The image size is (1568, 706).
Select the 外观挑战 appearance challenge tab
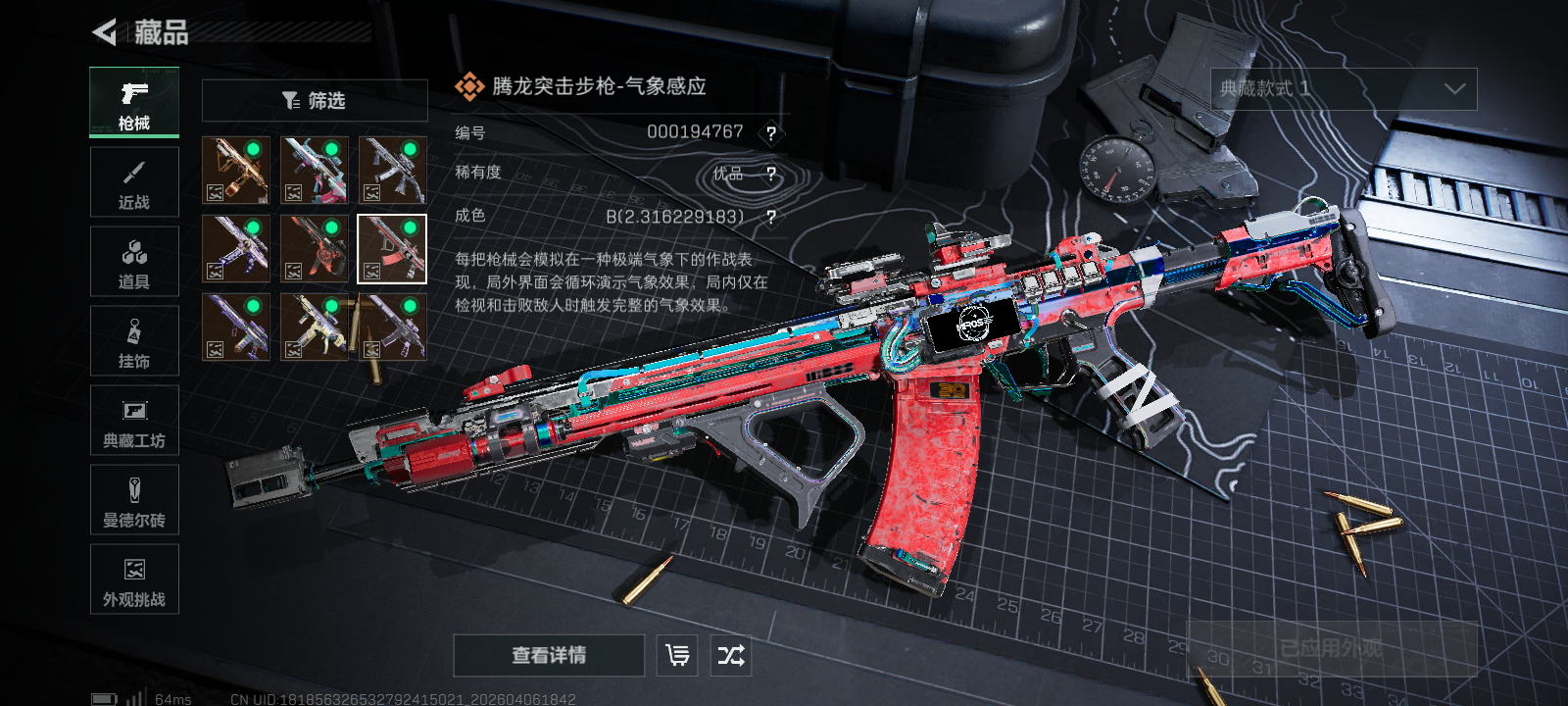point(134,580)
